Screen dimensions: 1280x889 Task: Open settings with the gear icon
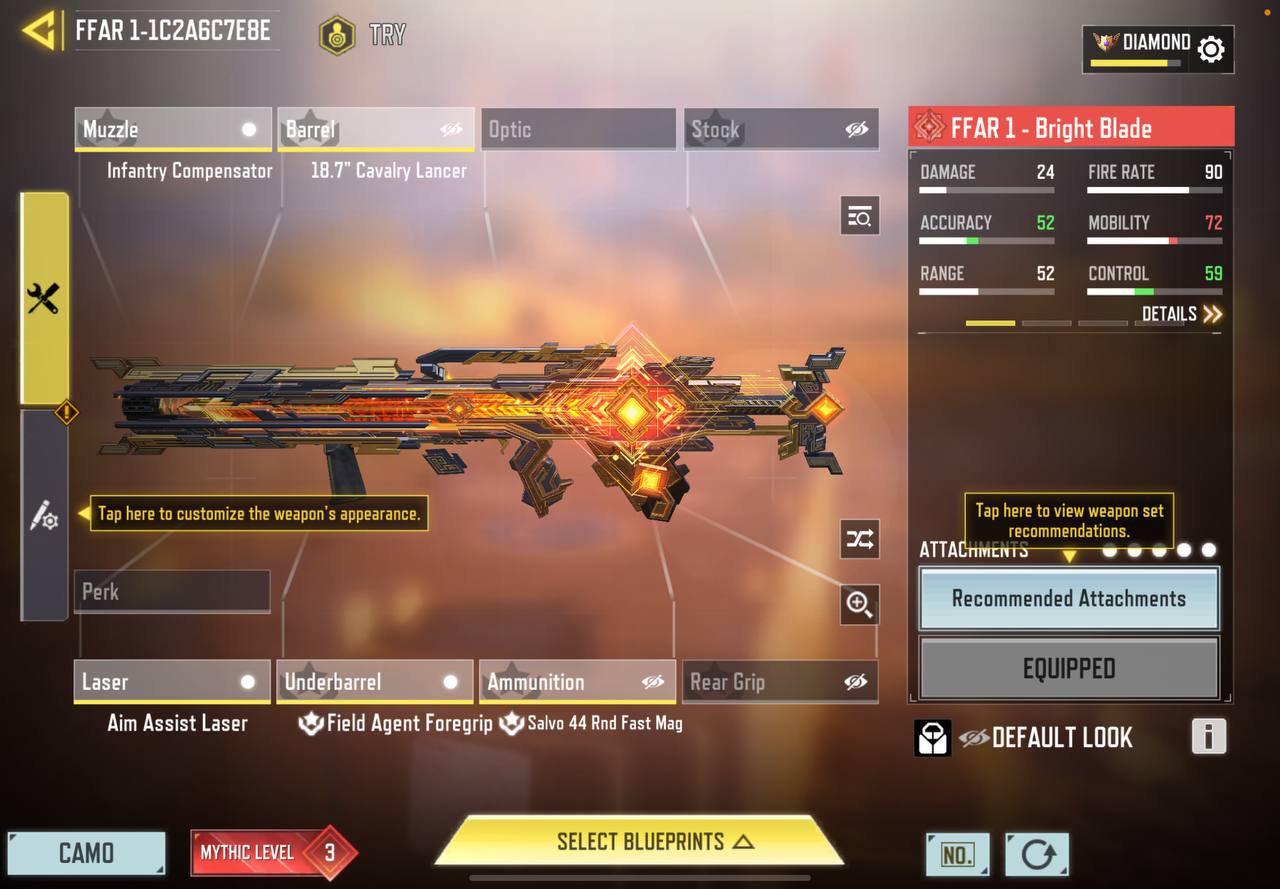click(1211, 49)
